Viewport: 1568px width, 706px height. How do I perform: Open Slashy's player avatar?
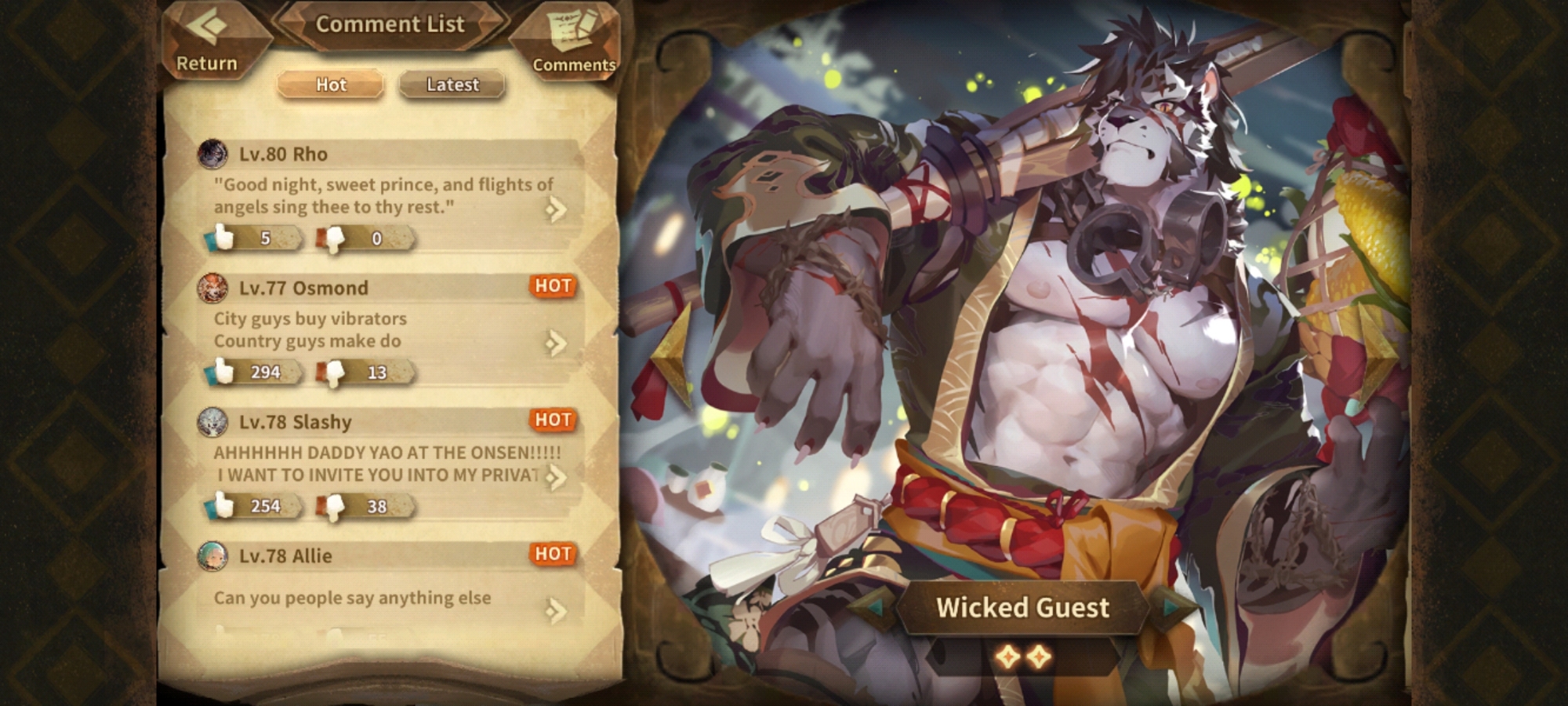[x=212, y=423]
